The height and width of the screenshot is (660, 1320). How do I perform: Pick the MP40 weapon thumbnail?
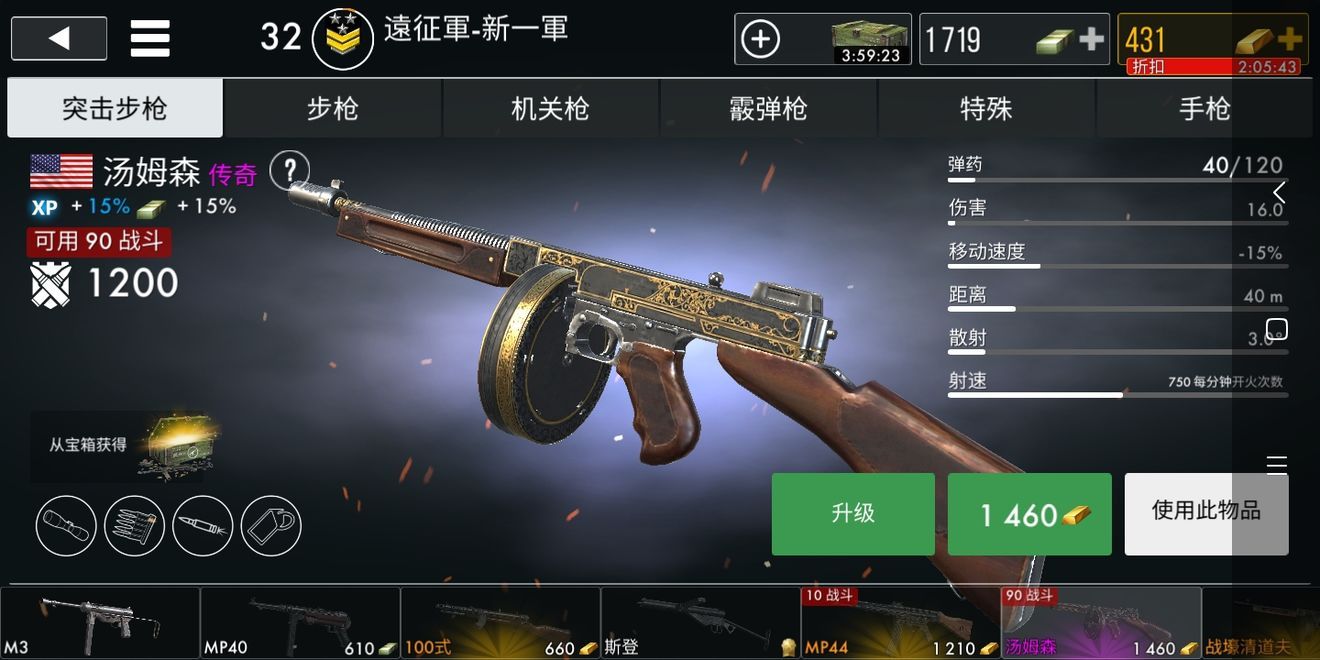click(300, 622)
